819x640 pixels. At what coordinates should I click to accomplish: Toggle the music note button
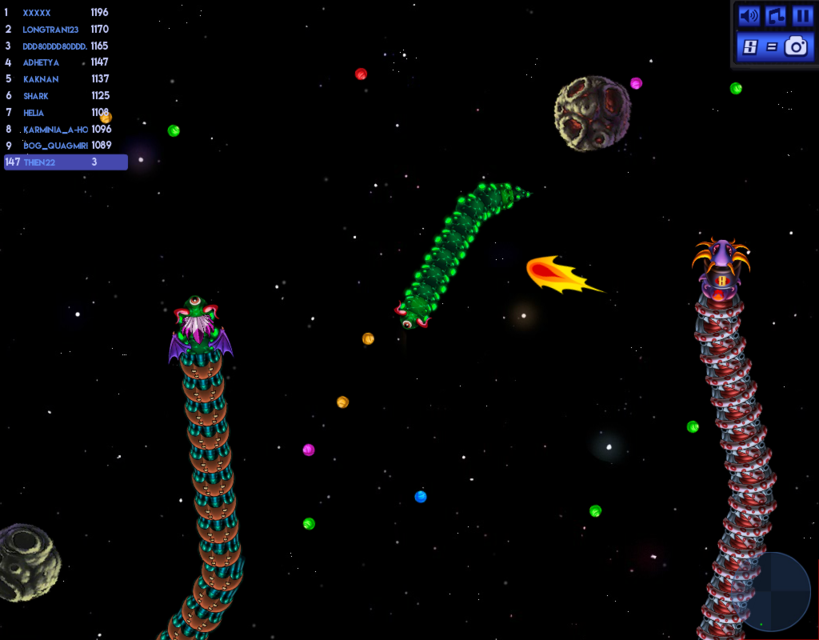click(776, 16)
